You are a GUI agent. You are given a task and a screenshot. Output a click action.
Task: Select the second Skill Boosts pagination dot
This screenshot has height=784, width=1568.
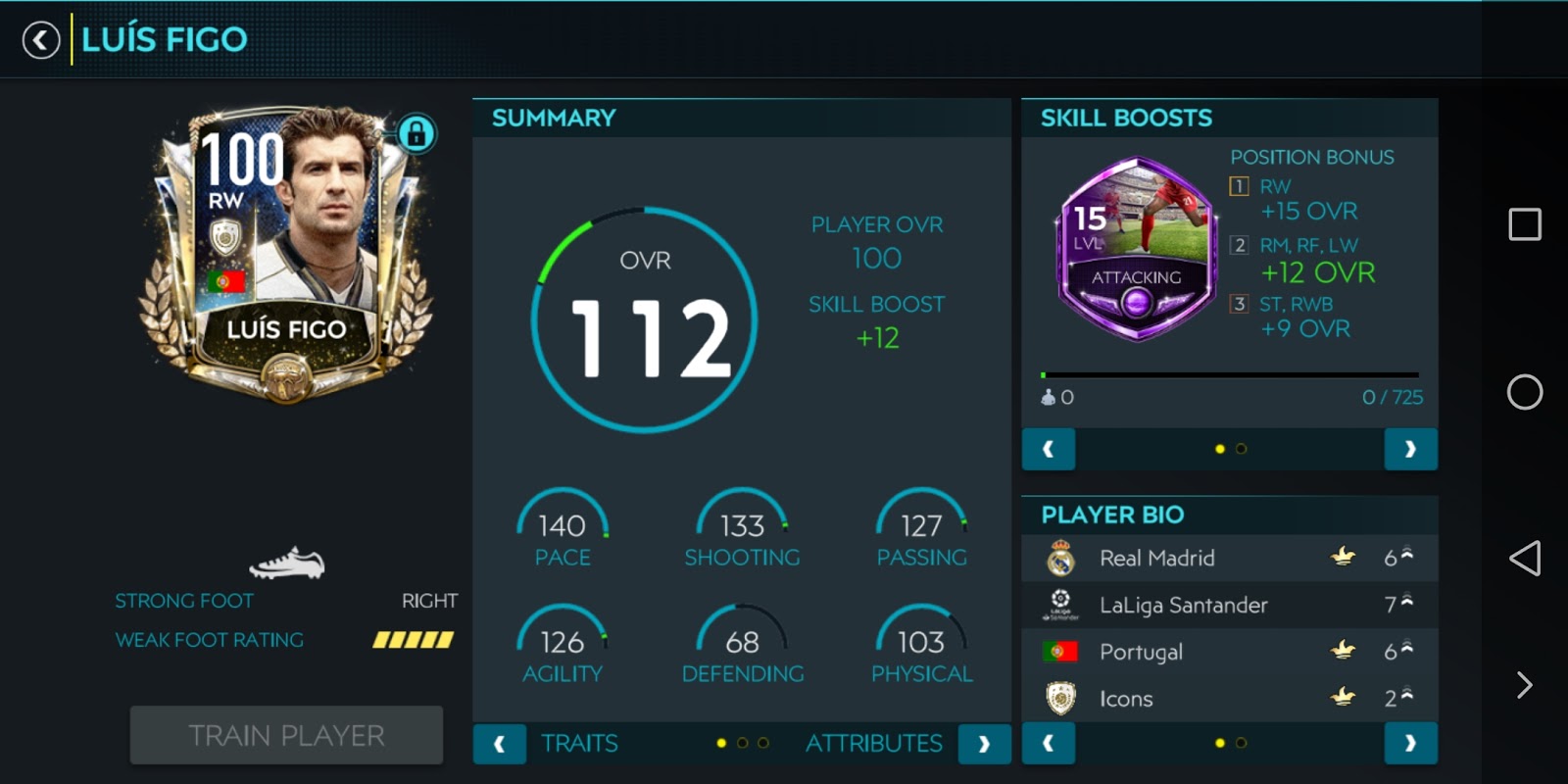tap(1242, 448)
